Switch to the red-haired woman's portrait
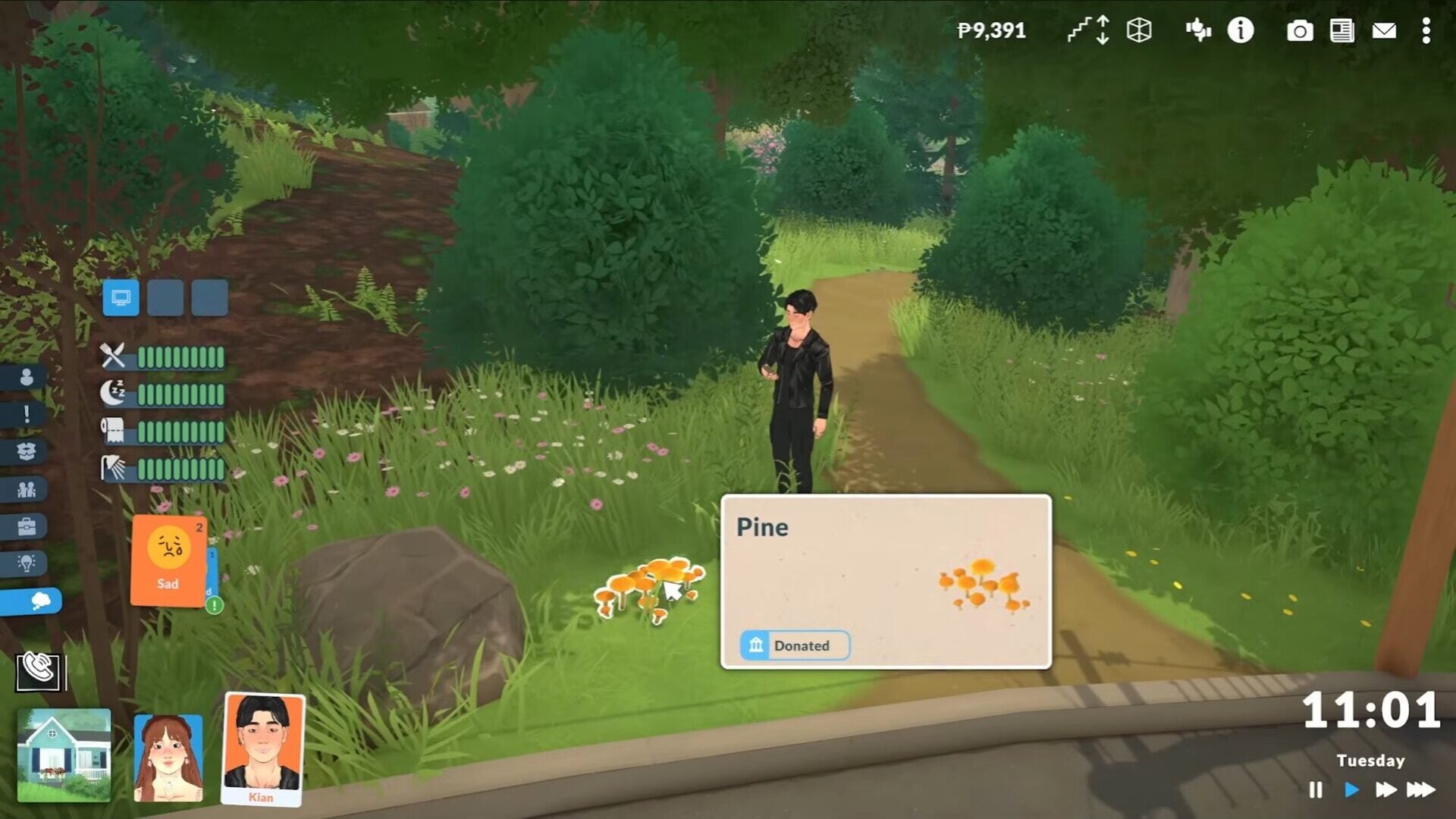Screen dimensions: 1456x819 (168, 757)
